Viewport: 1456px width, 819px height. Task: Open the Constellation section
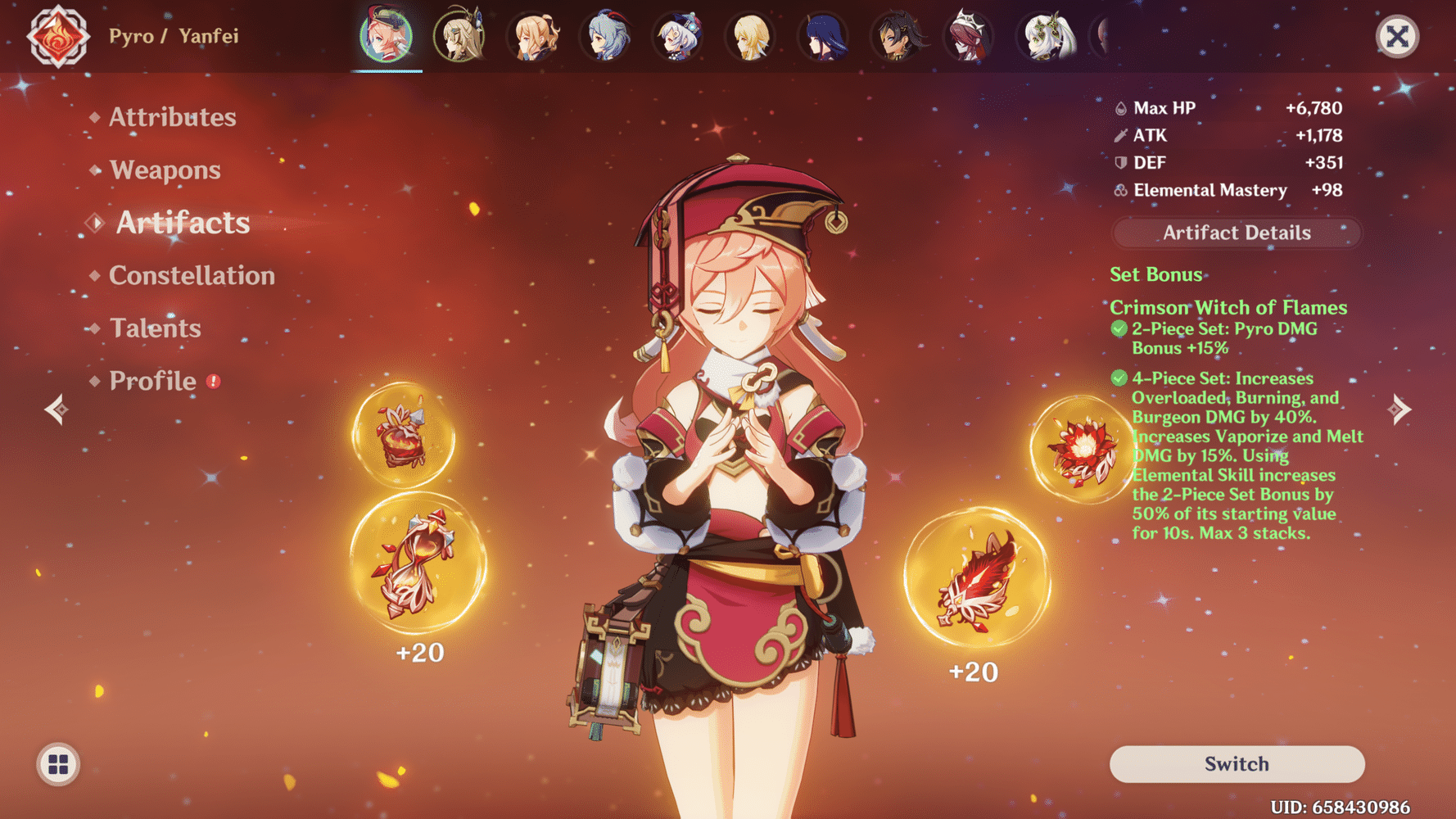191,275
